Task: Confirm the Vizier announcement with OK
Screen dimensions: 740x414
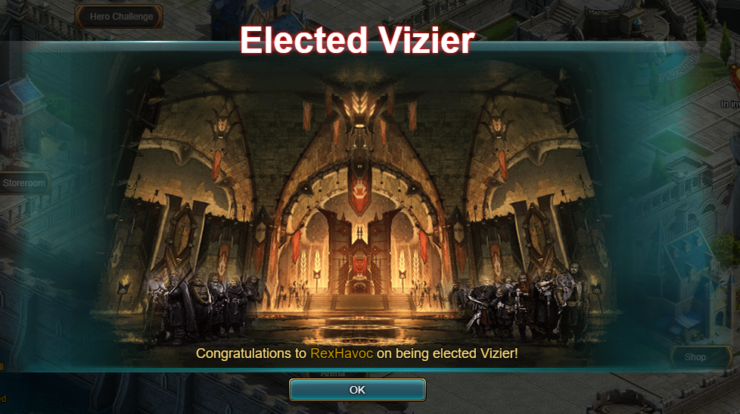Action: (x=357, y=389)
